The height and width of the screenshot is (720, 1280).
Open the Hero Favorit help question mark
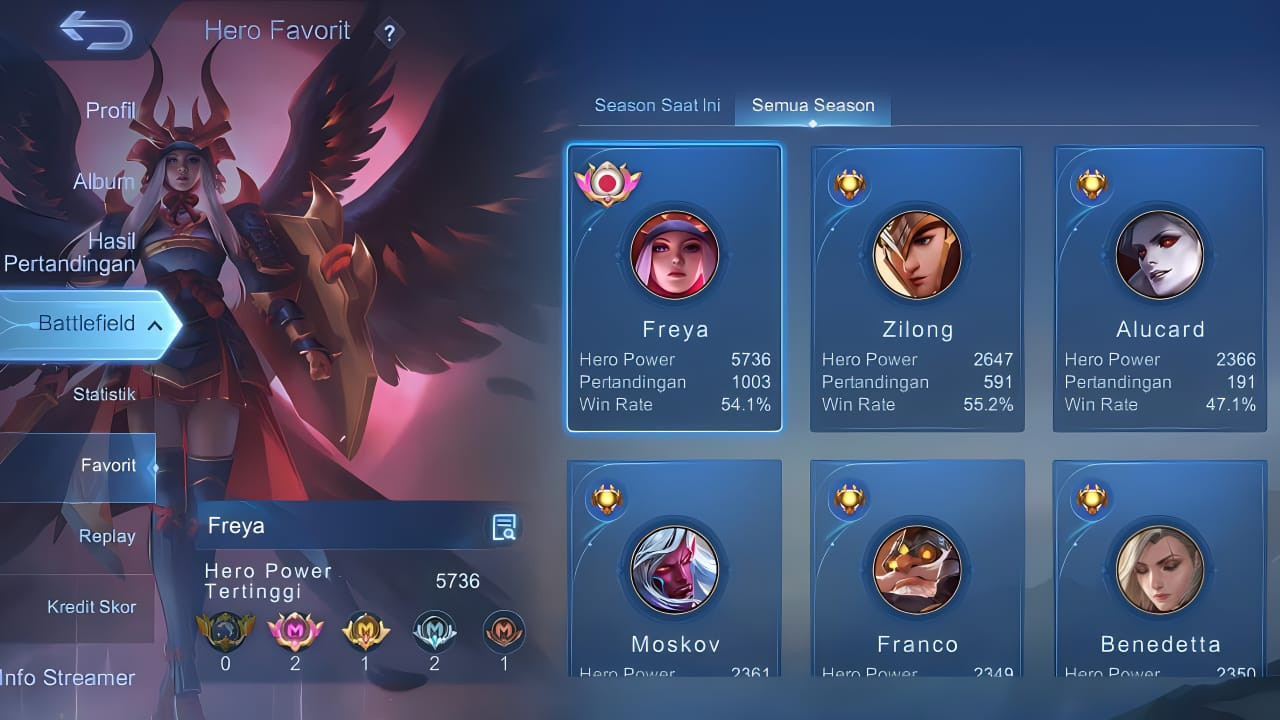pyautogui.click(x=389, y=34)
